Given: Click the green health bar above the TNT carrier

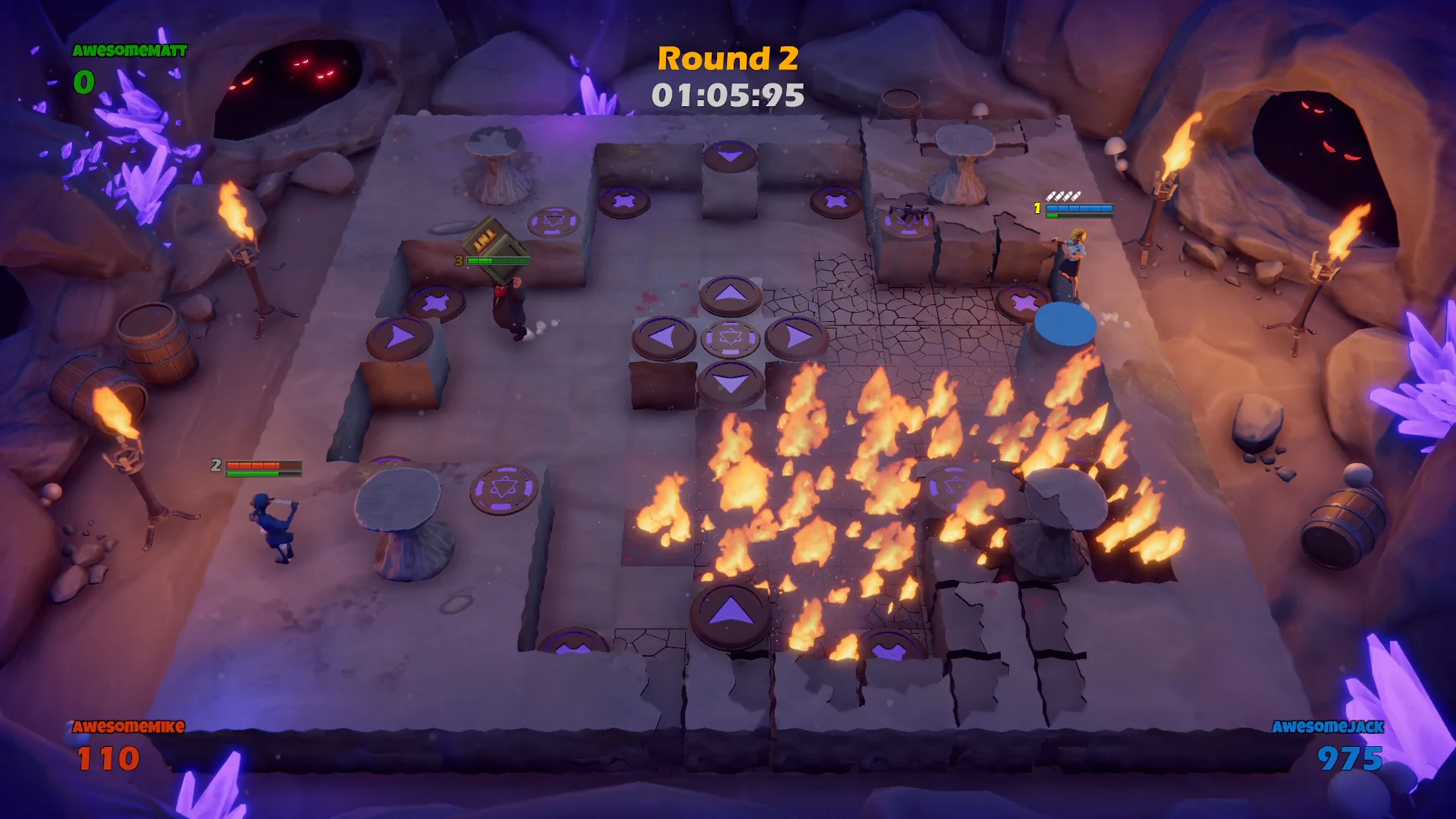Looking at the screenshot, I should tap(497, 259).
